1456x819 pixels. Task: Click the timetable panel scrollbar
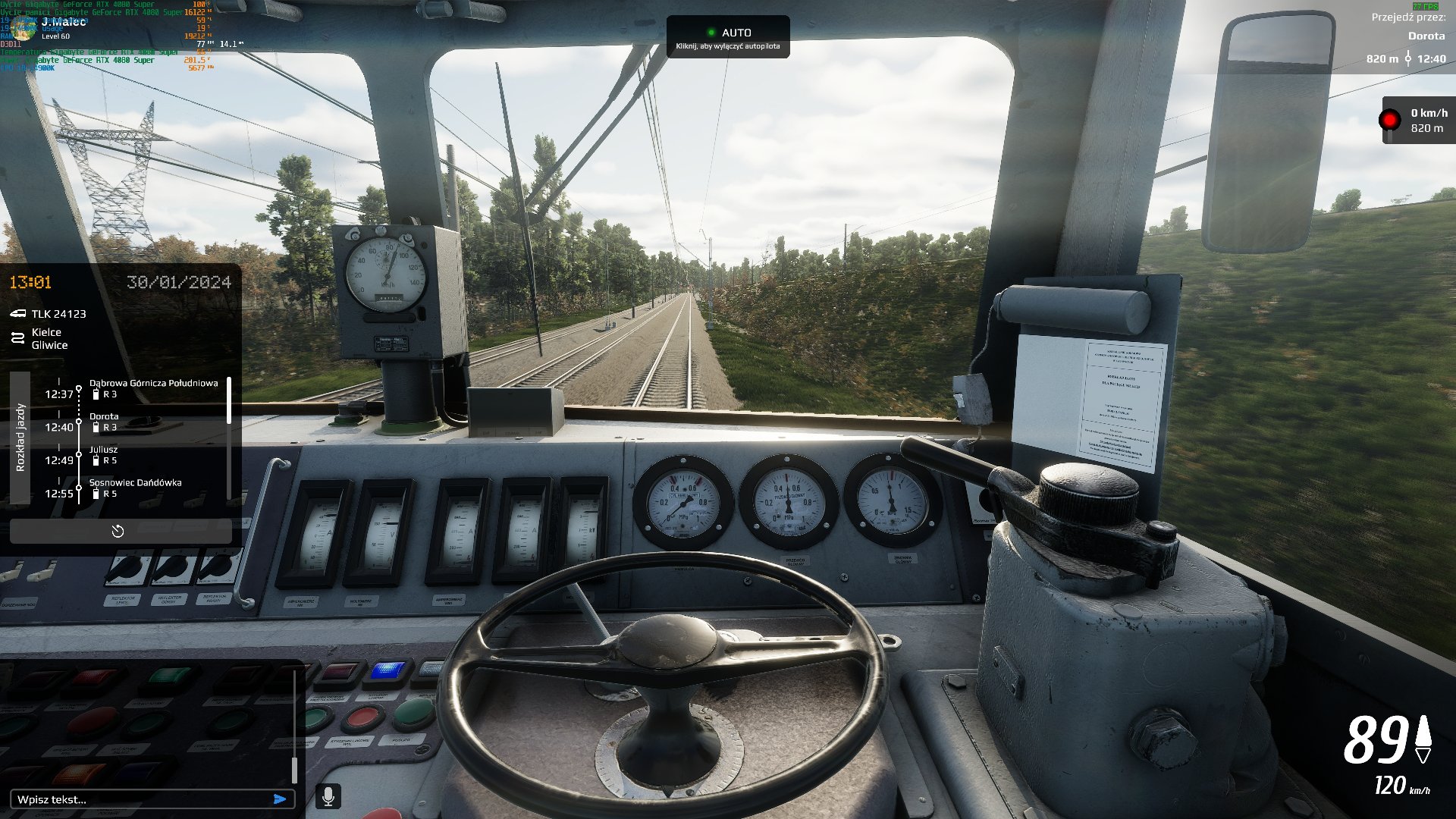(229, 400)
